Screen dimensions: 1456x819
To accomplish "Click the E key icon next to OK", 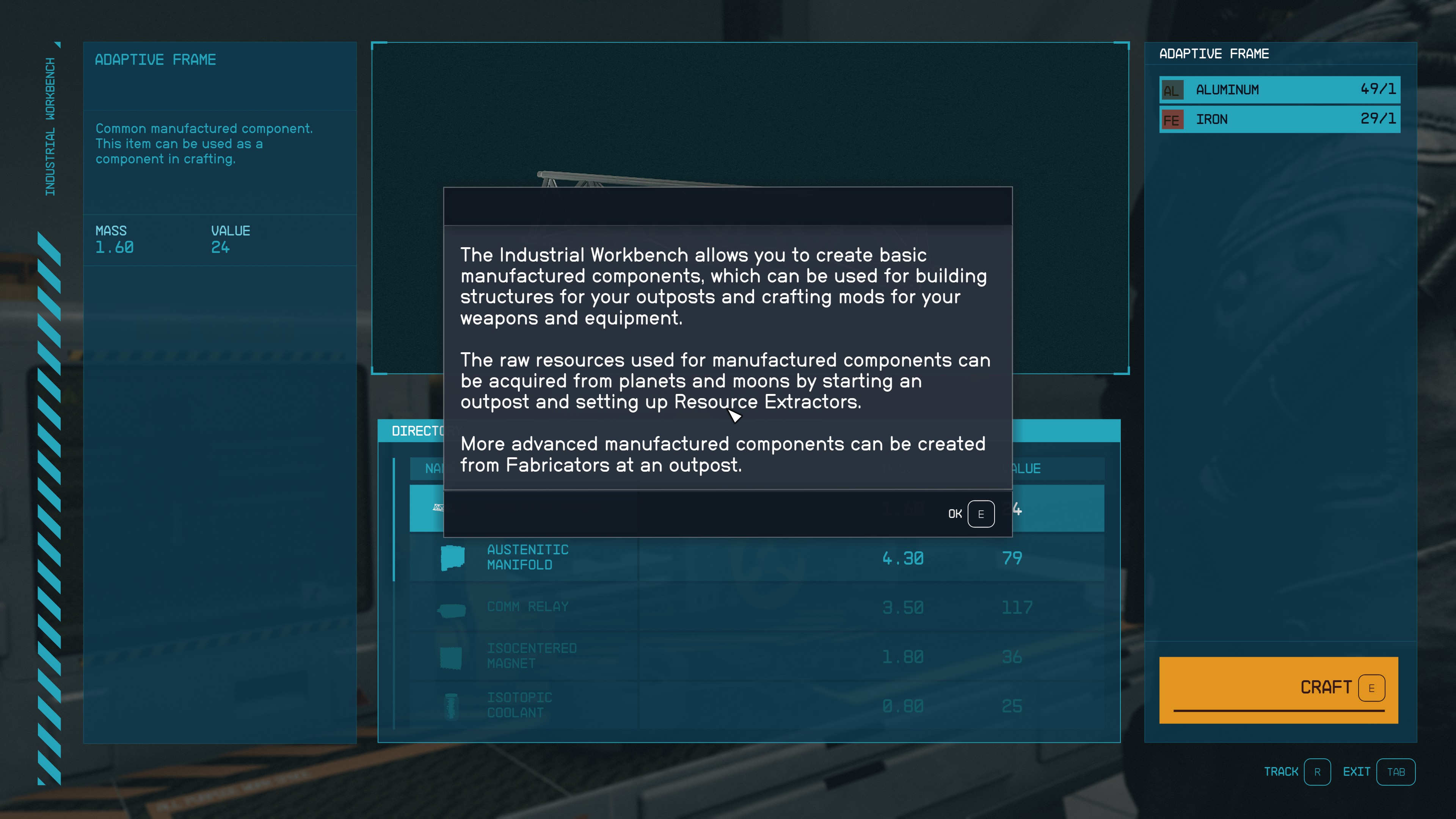I will [981, 513].
